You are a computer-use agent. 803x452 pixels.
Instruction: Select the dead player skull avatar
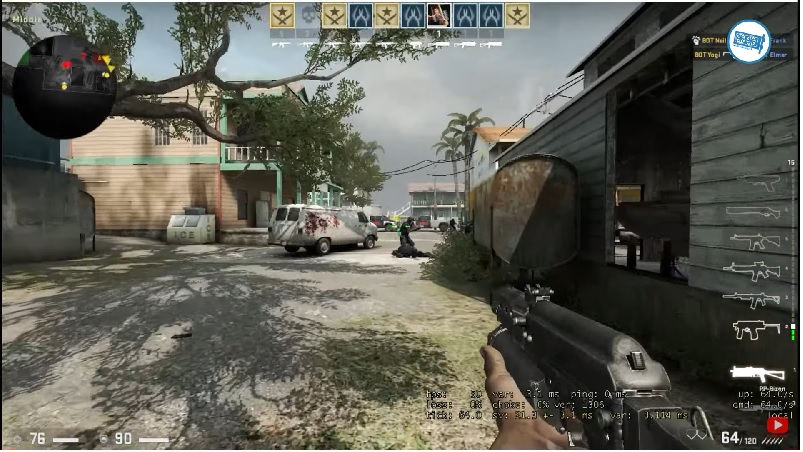(x=308, y=15)
